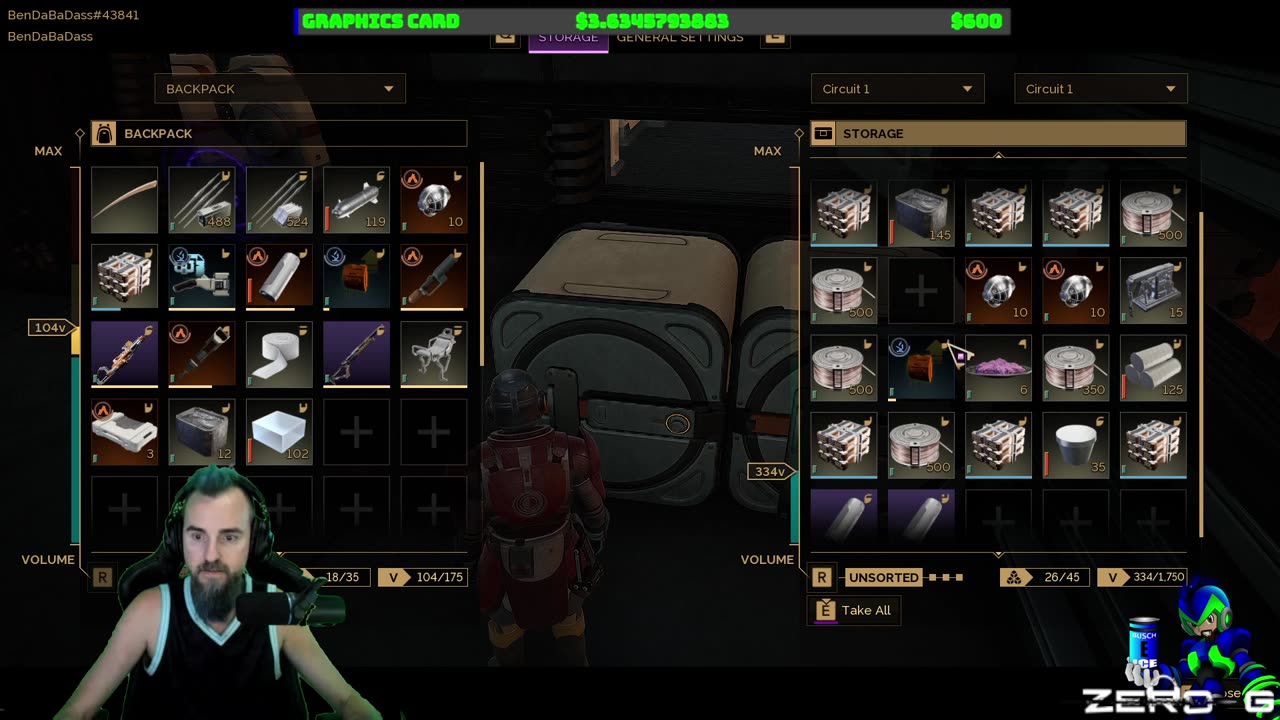The image size is (1280, 720).
Task: Switch to the Storage tab
Action: pos(568,38)
